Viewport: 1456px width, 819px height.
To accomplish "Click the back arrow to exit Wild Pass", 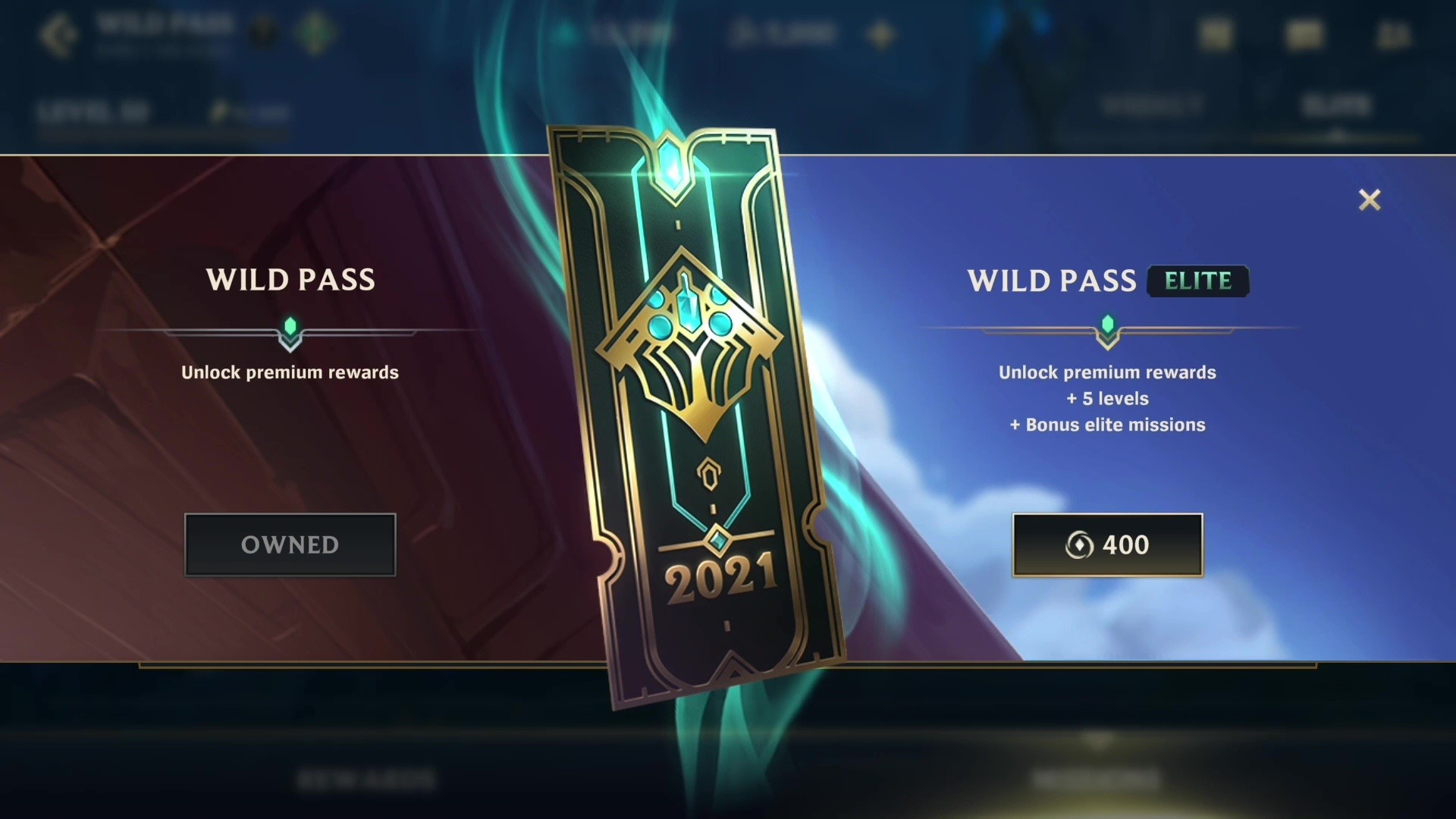I will pyautogui.click(x=61, y=34).
